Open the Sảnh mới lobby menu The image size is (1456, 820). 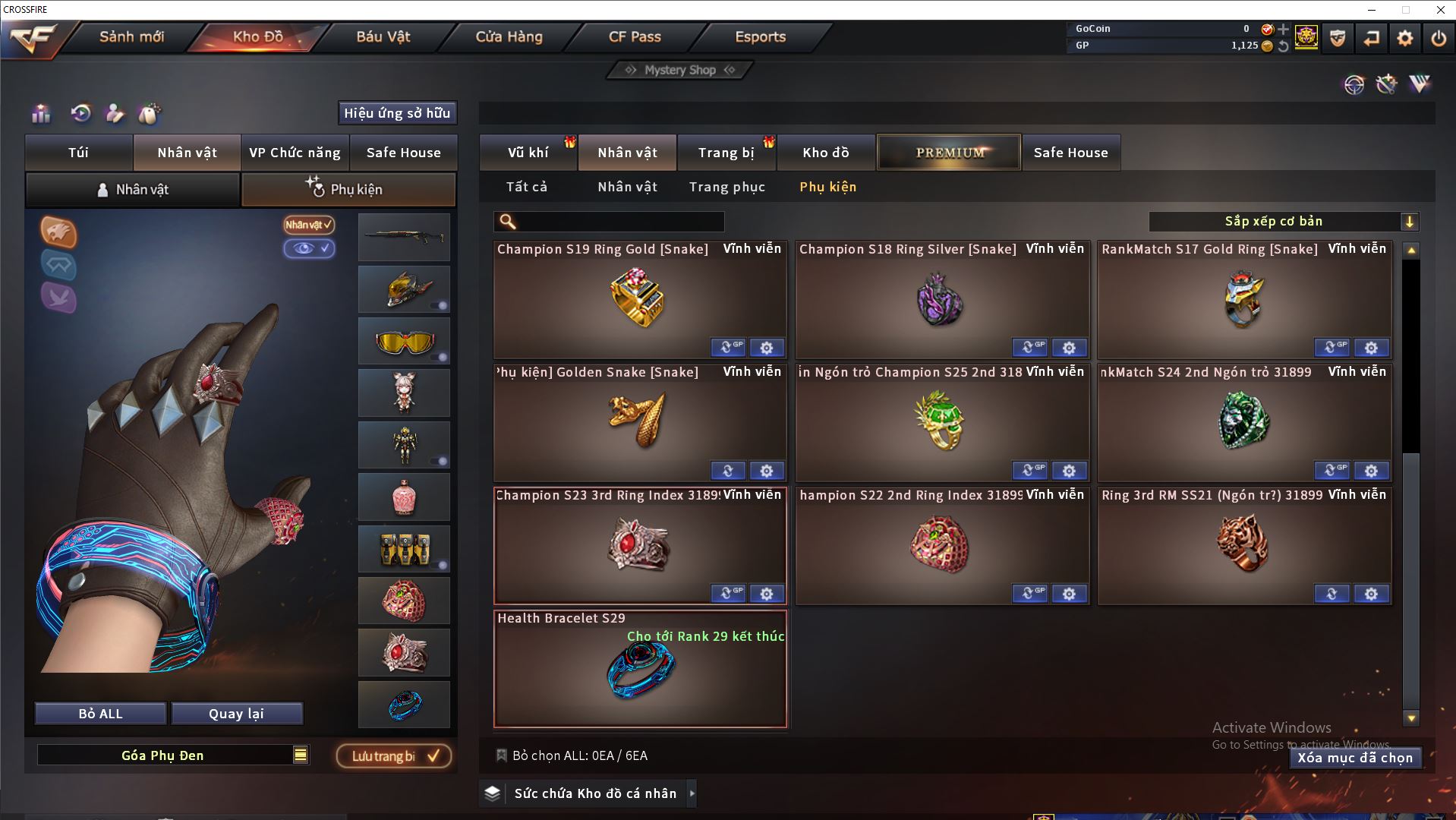[x=131, y=36]
